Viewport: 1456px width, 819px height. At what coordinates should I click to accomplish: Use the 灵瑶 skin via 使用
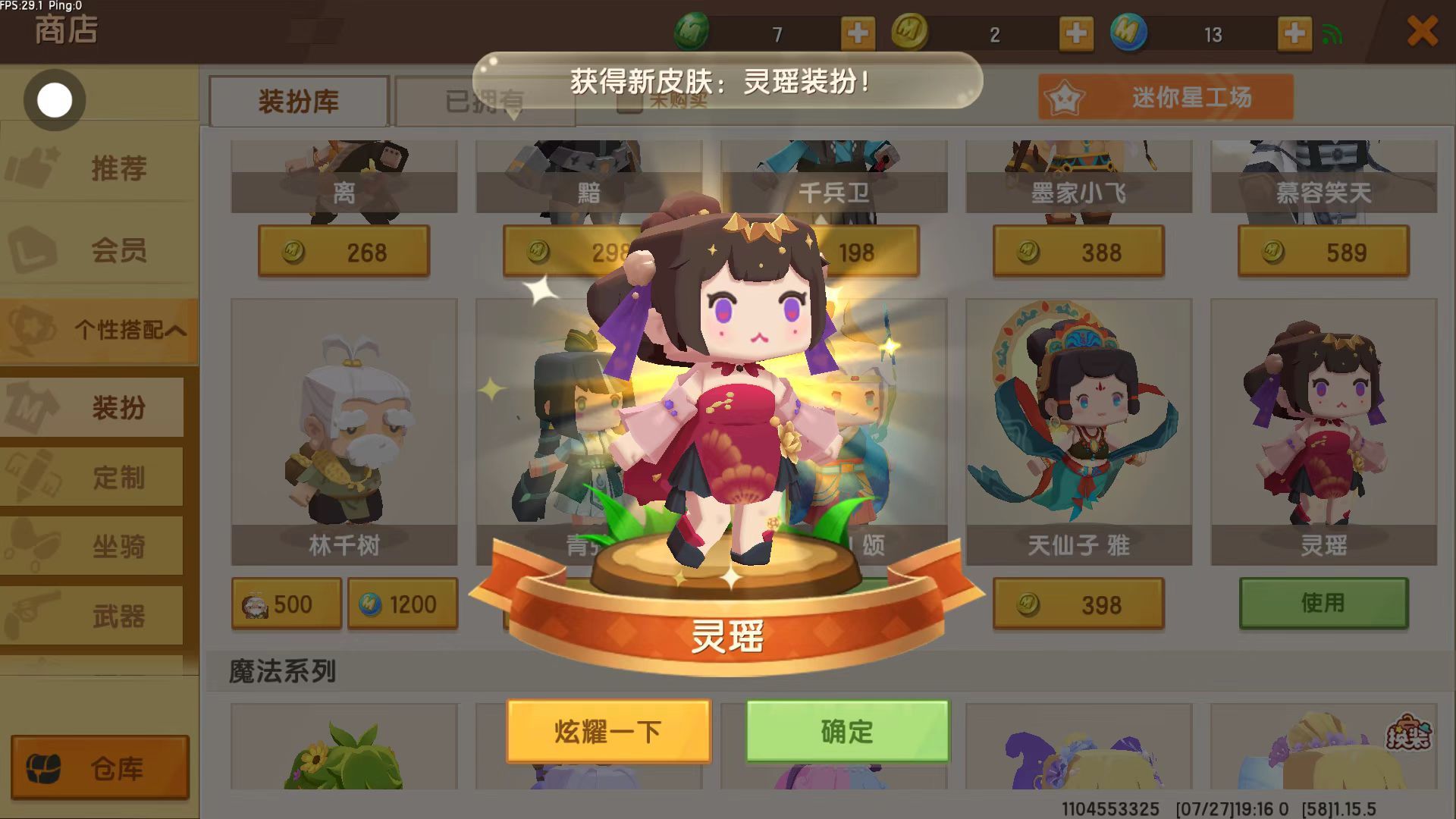coord(1323,603)
